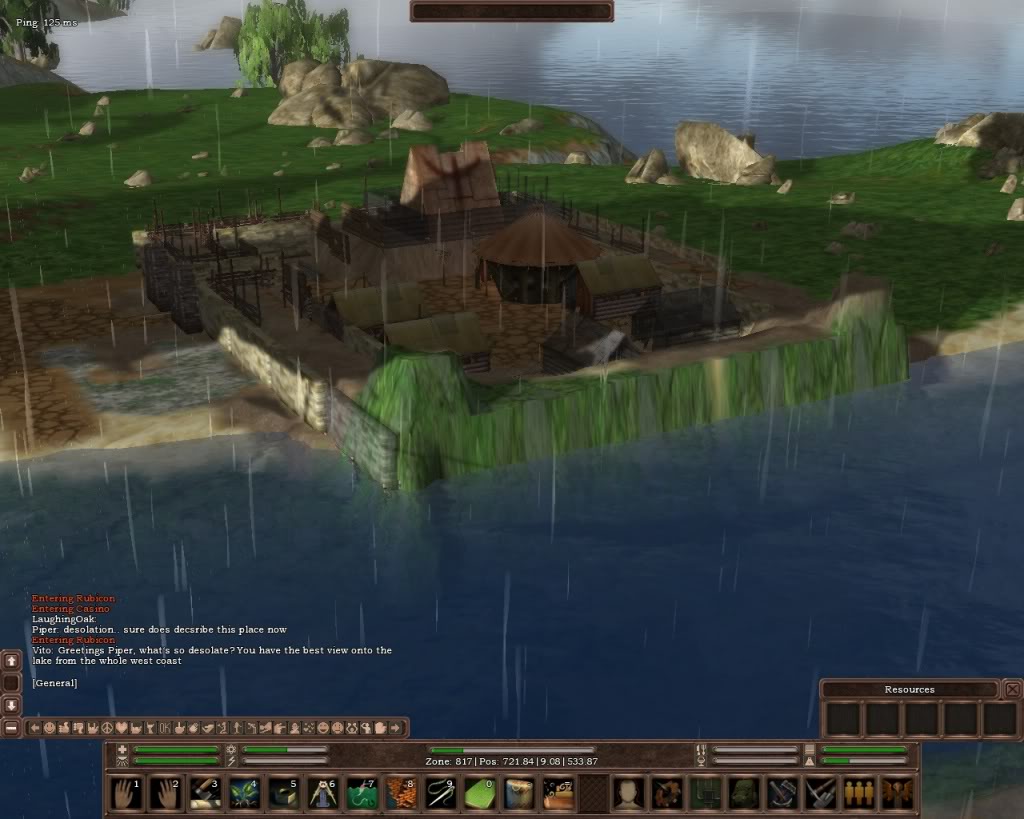This screenshot has width=1024, height=819.
Task: Activate the green plant item in slot 4
Action: coord(244,794)
